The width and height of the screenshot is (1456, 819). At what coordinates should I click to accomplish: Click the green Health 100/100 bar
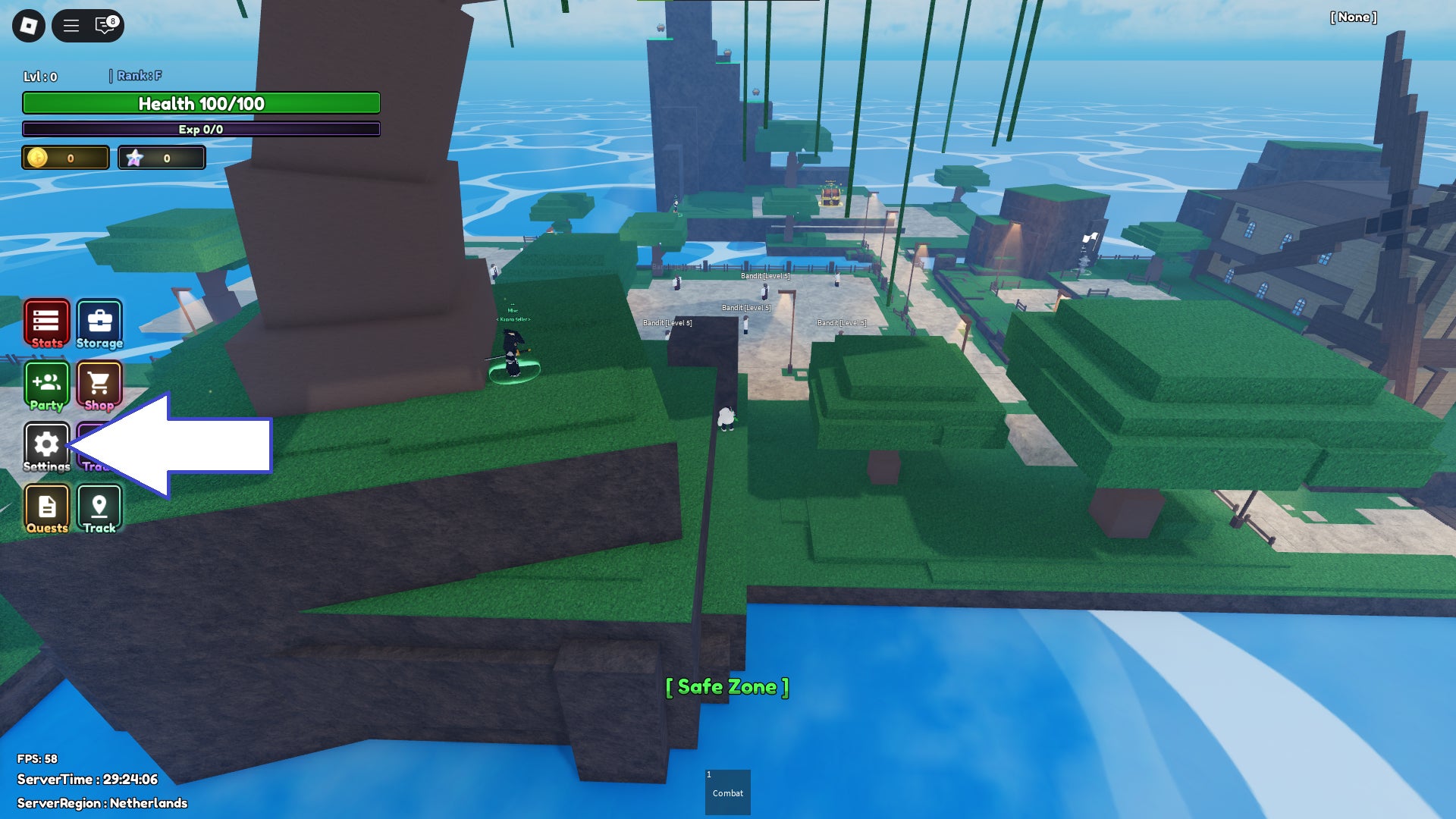point(200,103)
